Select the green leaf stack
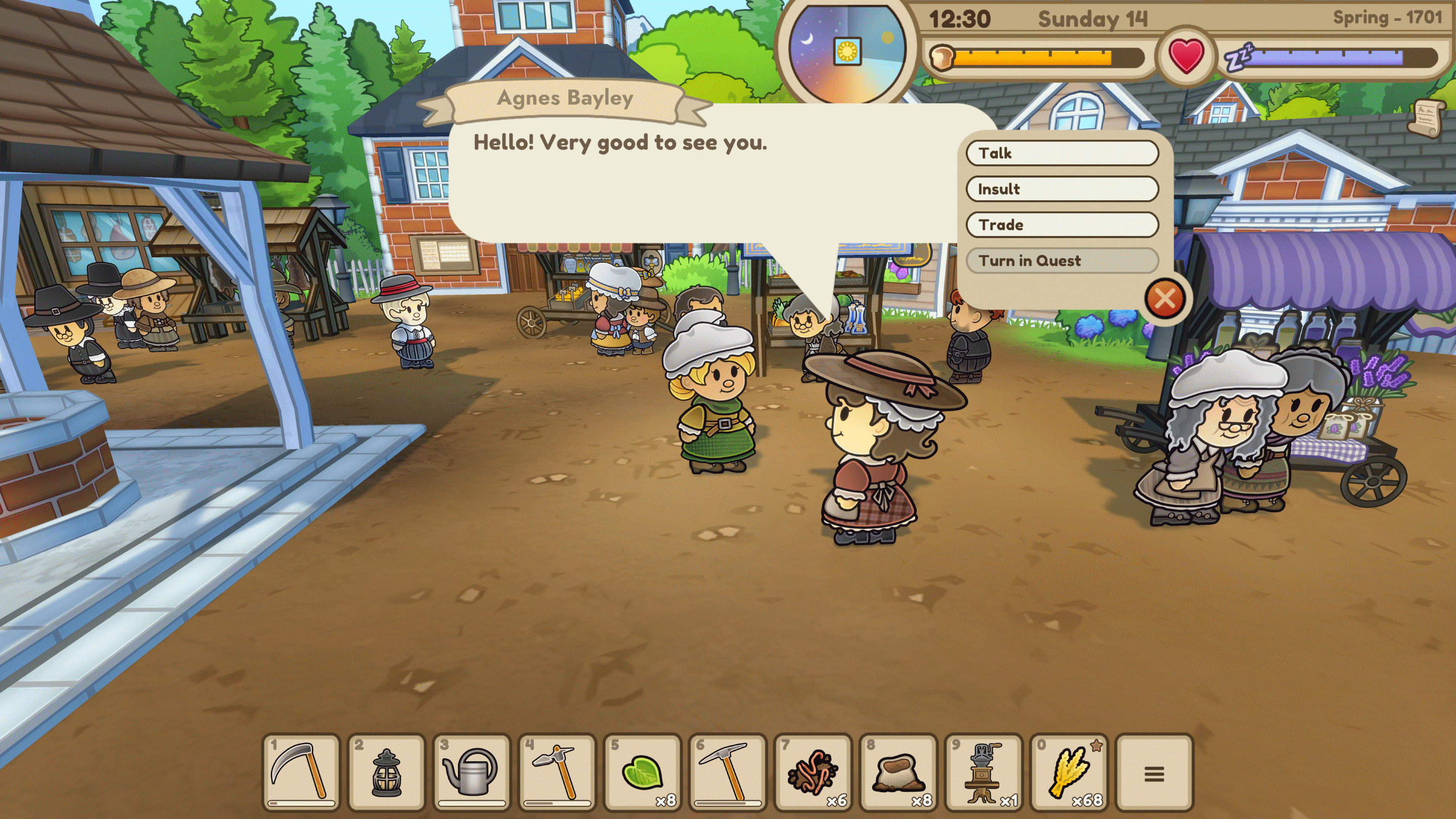Viewport: 1456px width, 819px height. [643, 772]
